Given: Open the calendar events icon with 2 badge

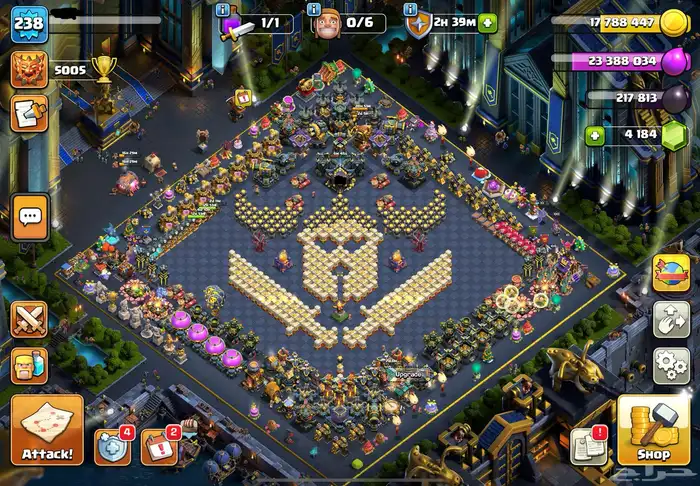Looking at the screenshot, I should pyautogui.click(x=159, y=446).
